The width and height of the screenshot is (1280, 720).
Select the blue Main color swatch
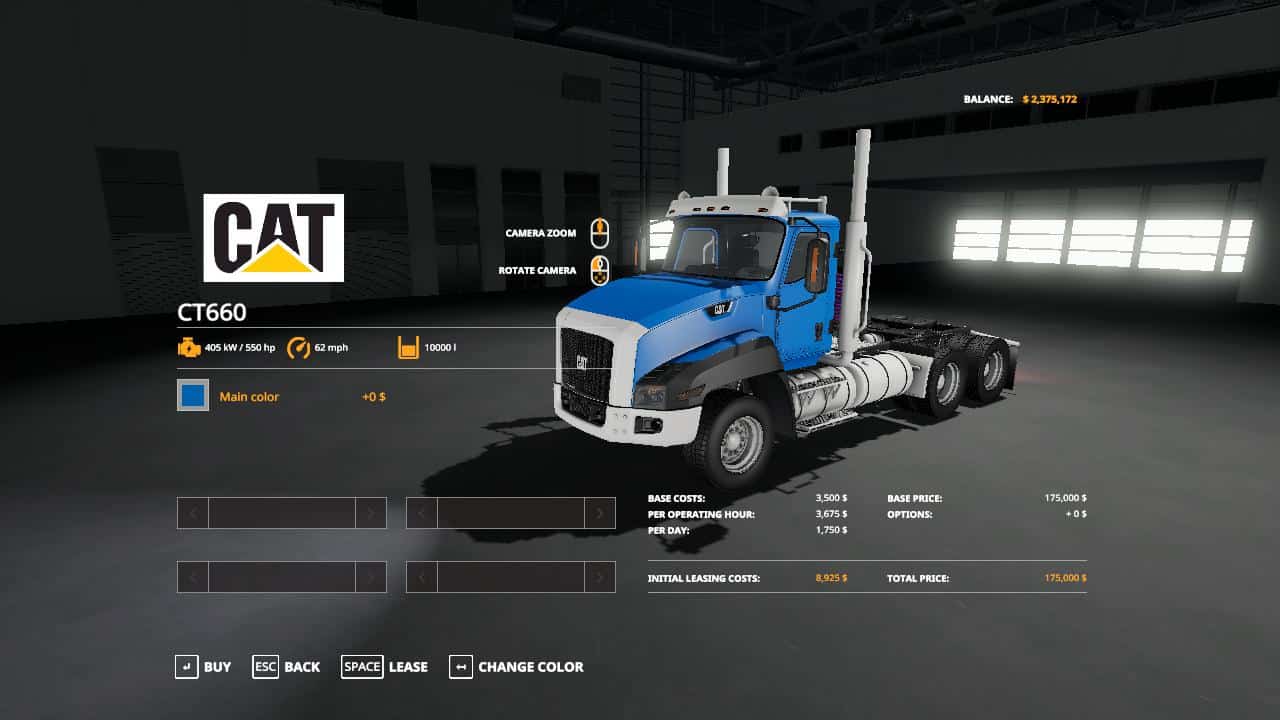coord(193,396)
